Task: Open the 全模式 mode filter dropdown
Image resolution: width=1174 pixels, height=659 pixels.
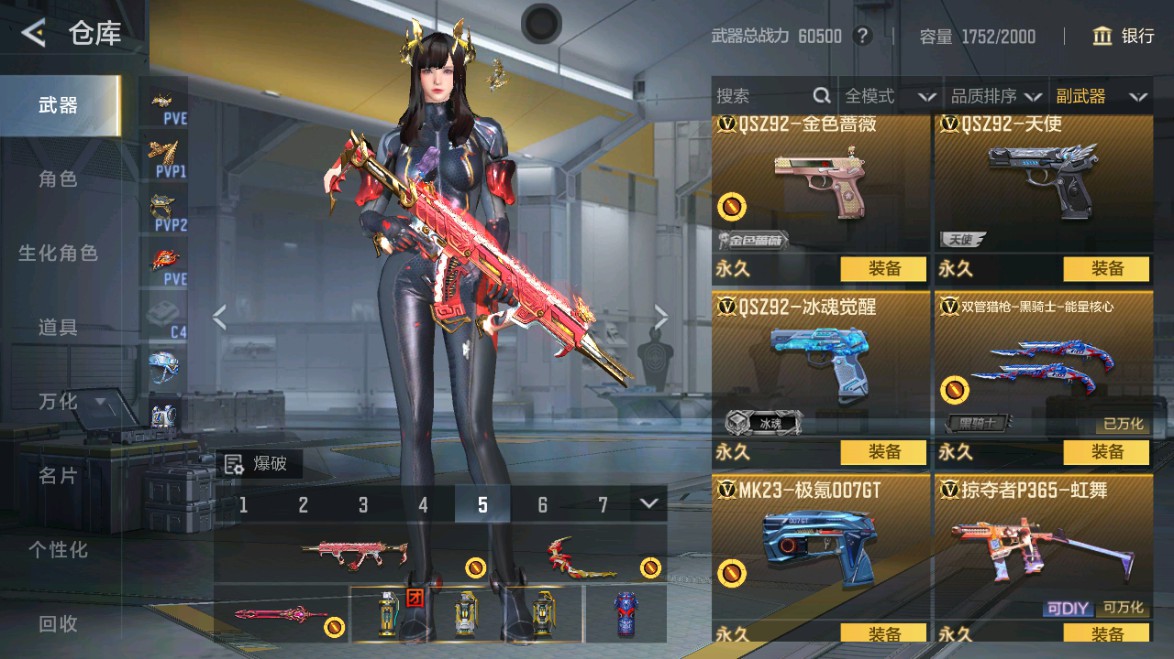Action: (889, 96)
